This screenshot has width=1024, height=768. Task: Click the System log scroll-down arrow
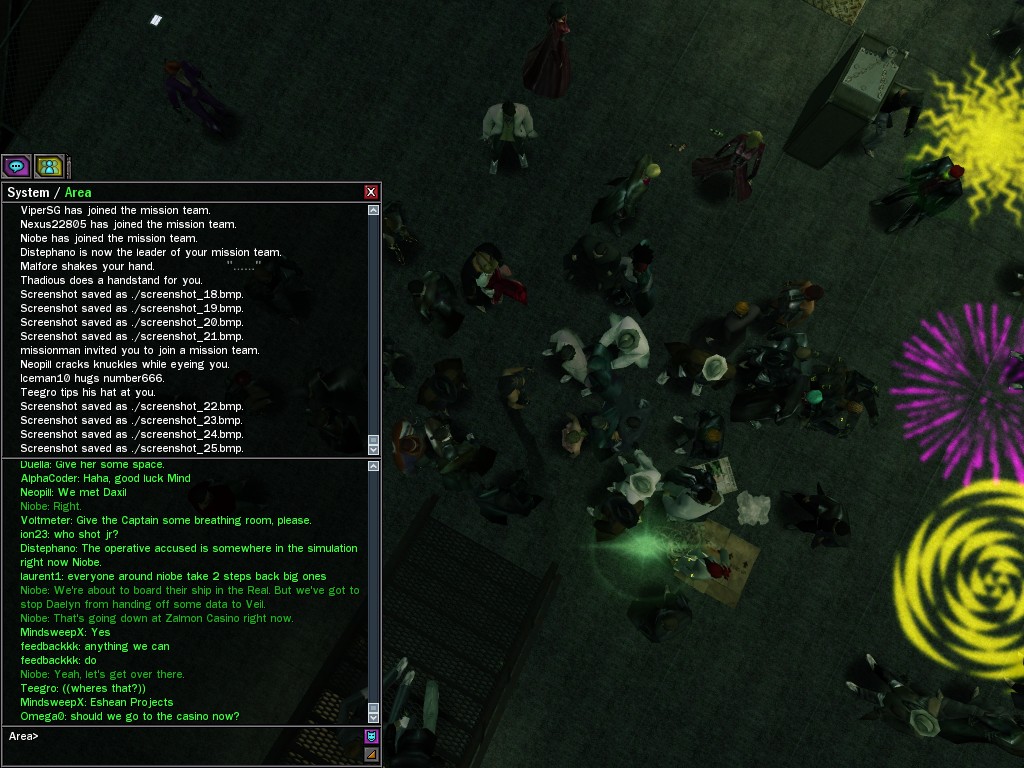[x=374, y=449]
